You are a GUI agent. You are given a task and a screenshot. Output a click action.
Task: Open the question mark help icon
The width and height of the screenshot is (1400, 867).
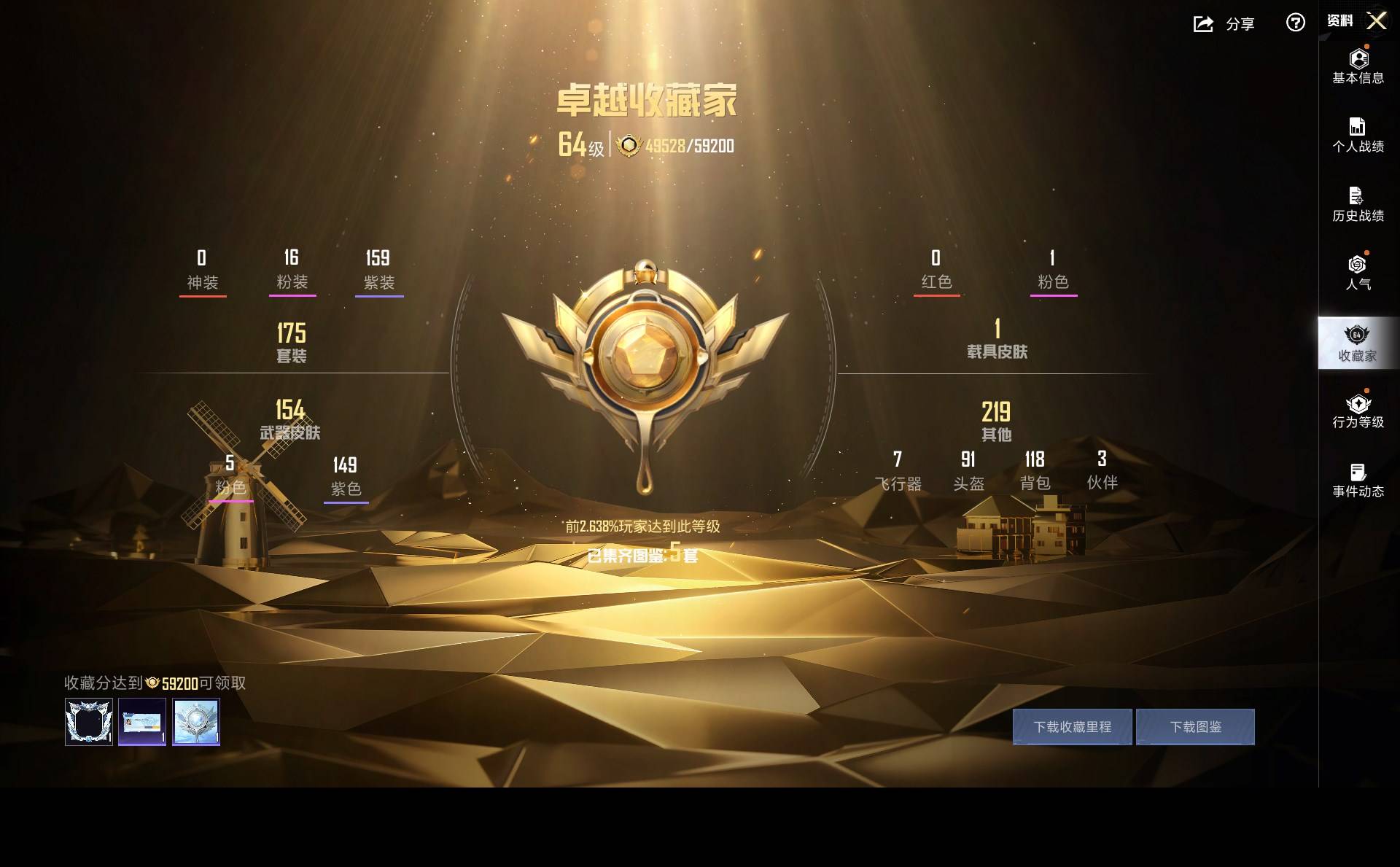1295,23
